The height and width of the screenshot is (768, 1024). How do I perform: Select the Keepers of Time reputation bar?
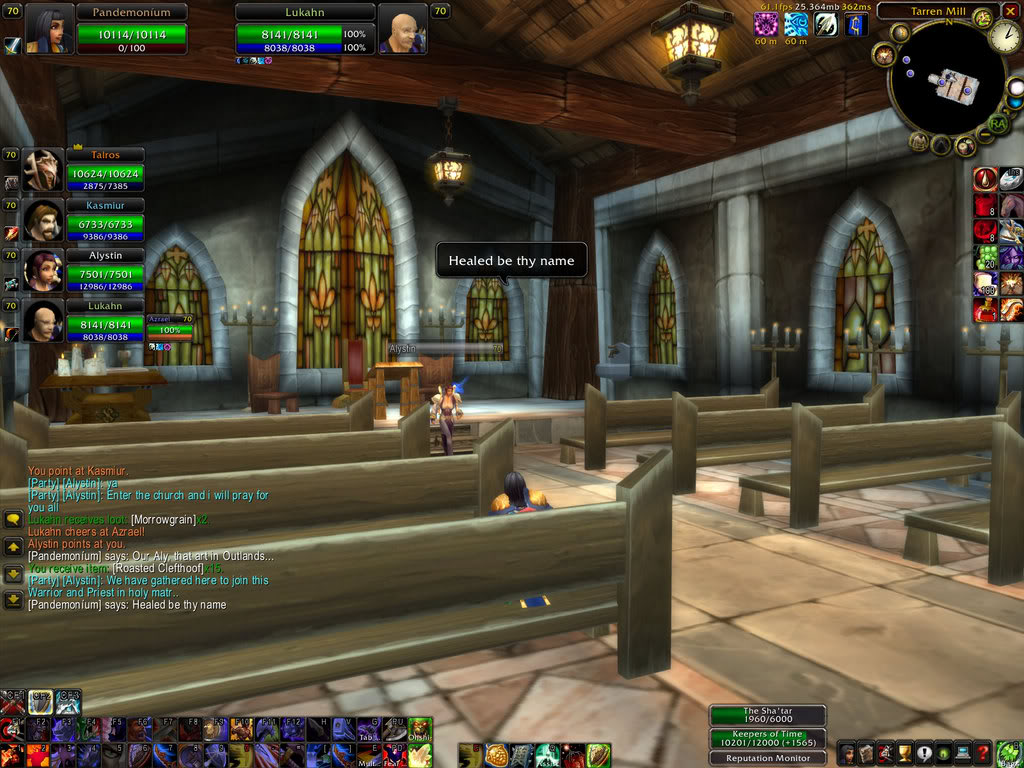coord(767,739)
